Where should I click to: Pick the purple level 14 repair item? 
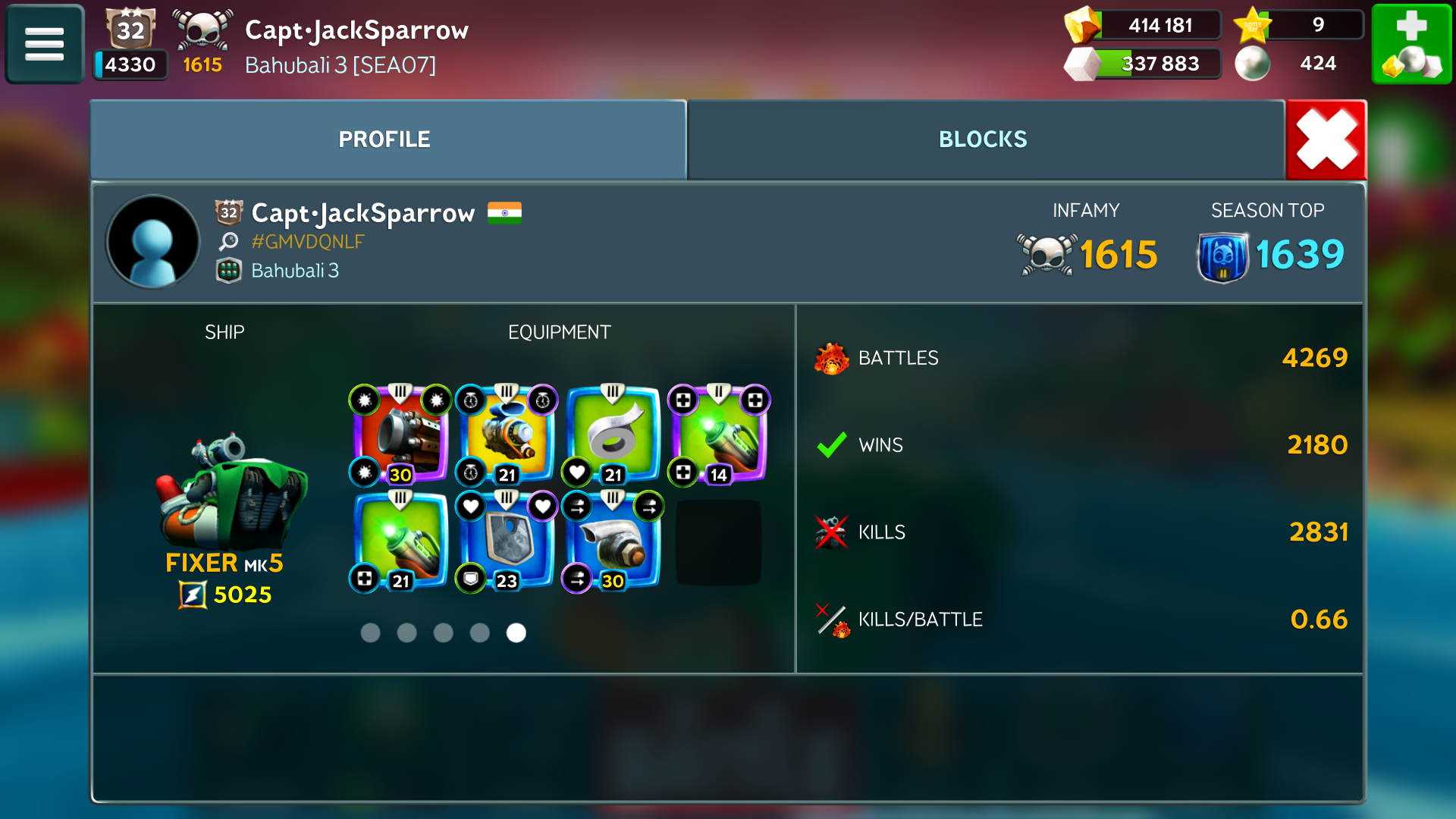719,435
